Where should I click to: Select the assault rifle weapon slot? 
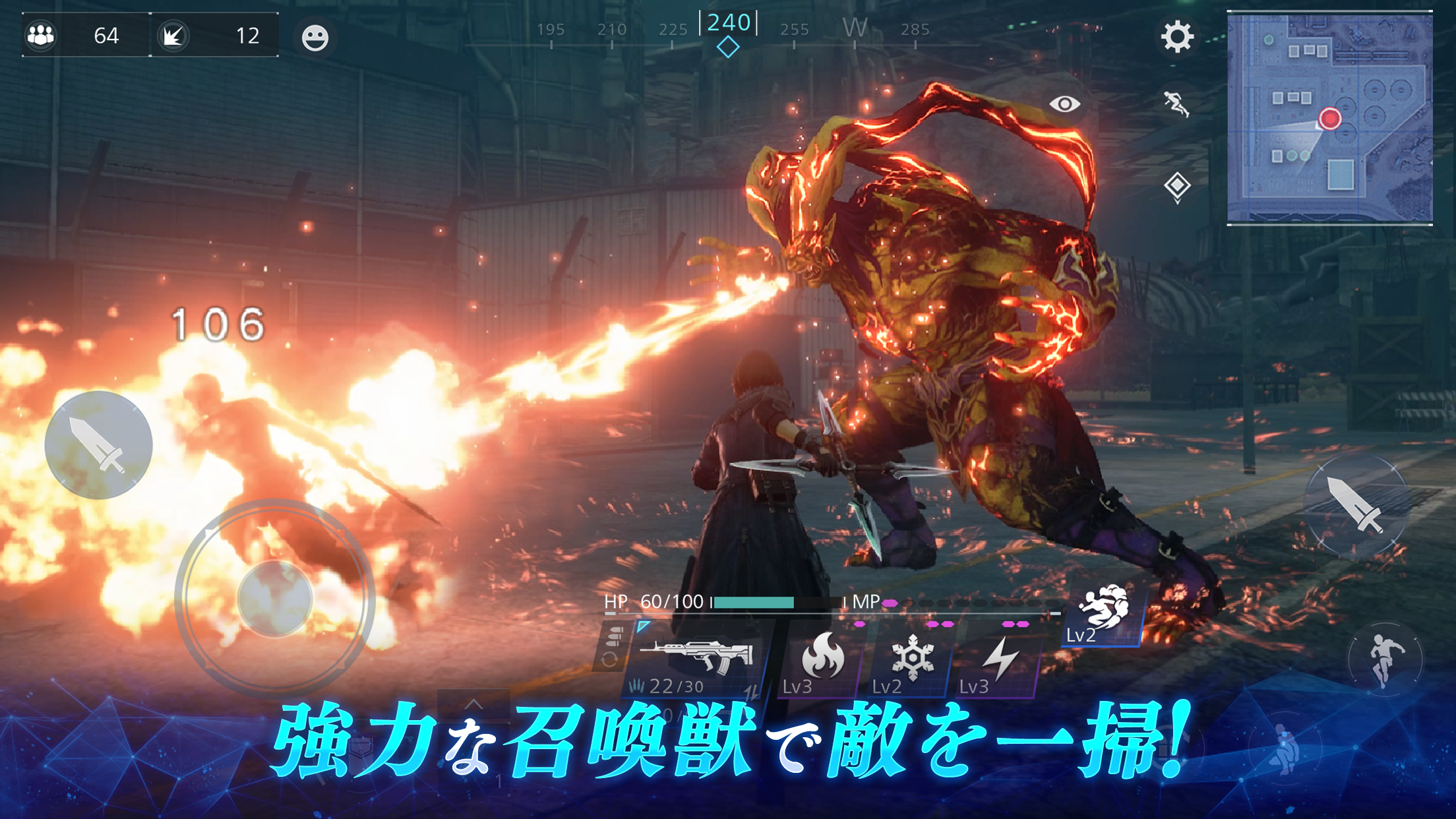(x=698, y=659)
